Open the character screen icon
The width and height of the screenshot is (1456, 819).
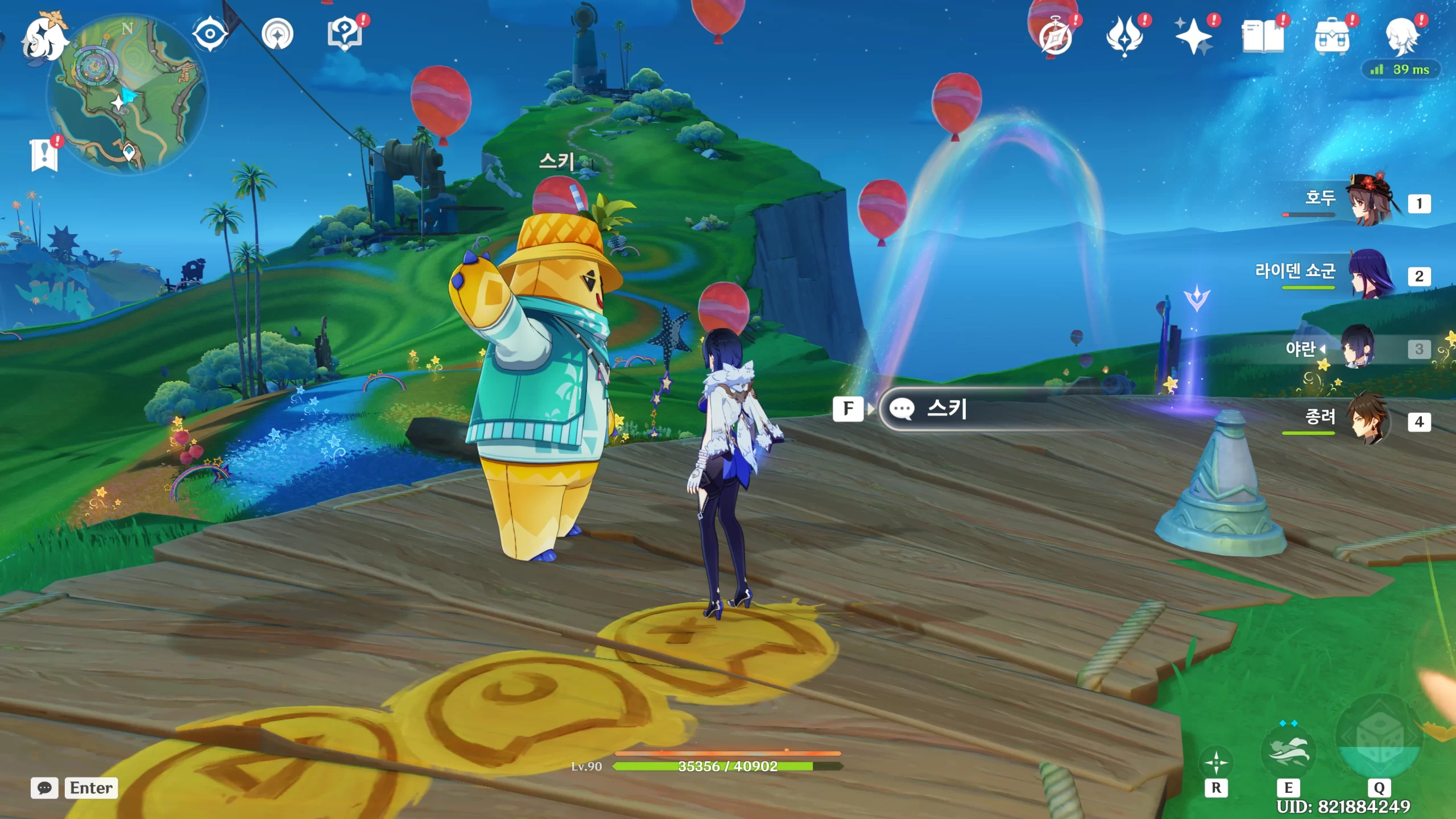point(1401,36)
